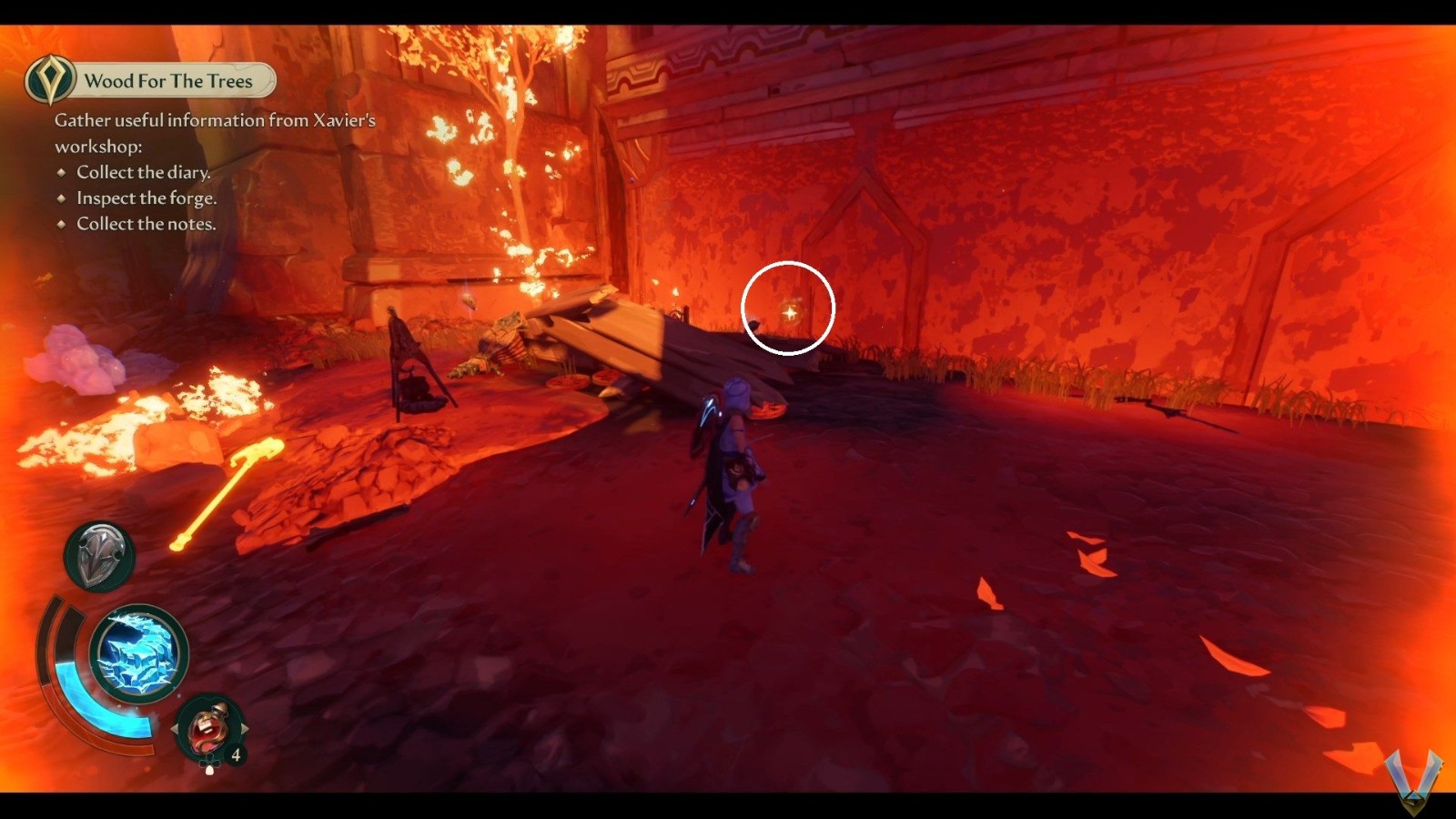The height and width of the screenshot is (819, 1456).
Task: Click the Wood For The Trees quest emblem
Action: 51,80
